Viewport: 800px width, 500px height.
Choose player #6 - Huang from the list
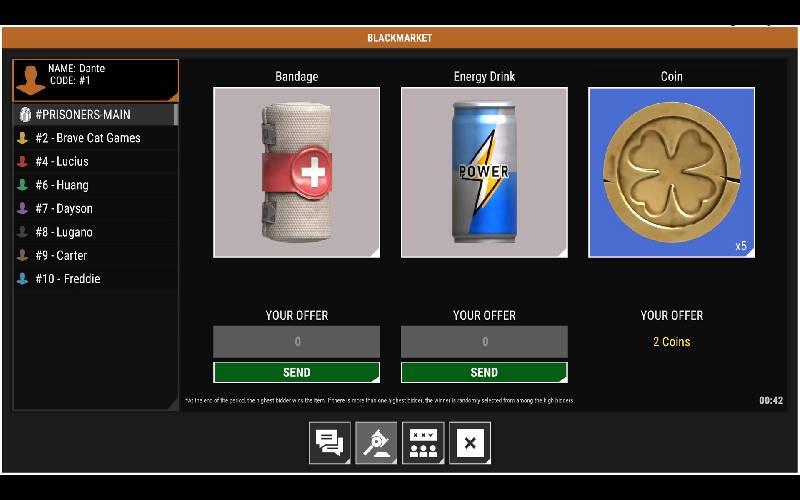point(95,185)
